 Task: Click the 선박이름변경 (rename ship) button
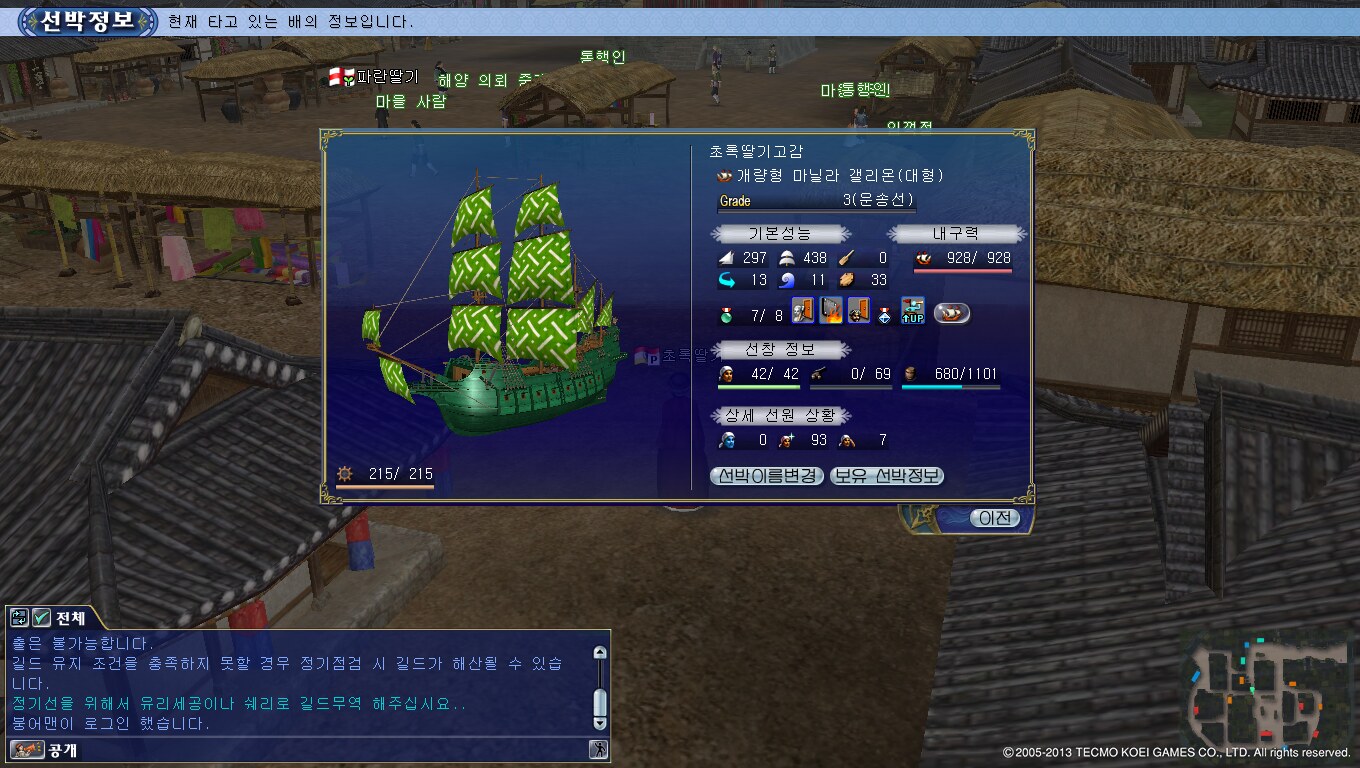768,476
